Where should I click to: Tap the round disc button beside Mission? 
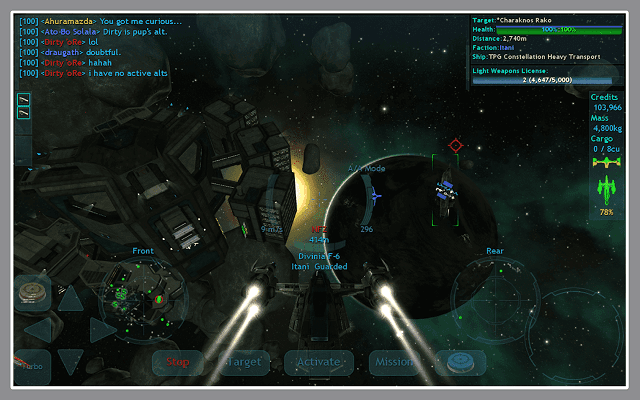(460, 361)
